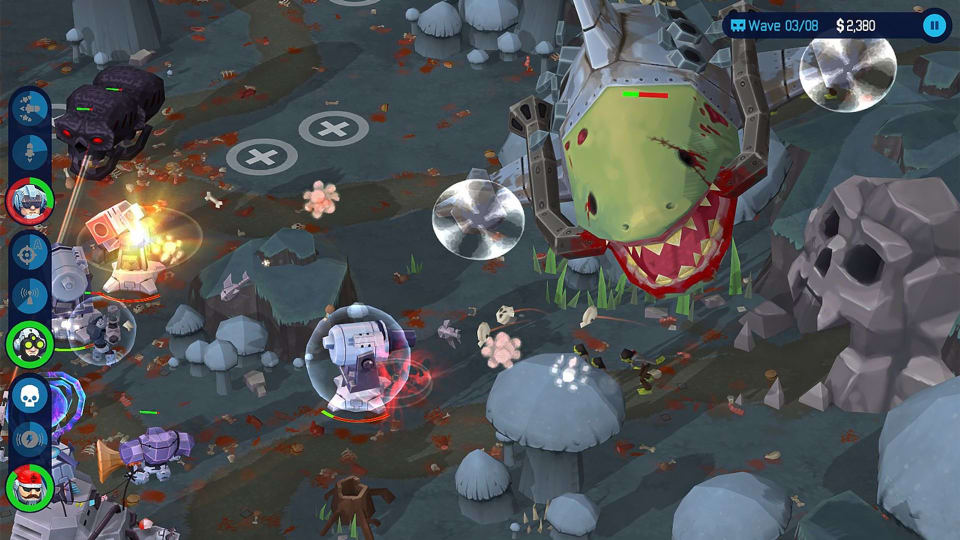Activate the crosshair targeting ability
960x540 pixels.
click(x=30, y=251)
